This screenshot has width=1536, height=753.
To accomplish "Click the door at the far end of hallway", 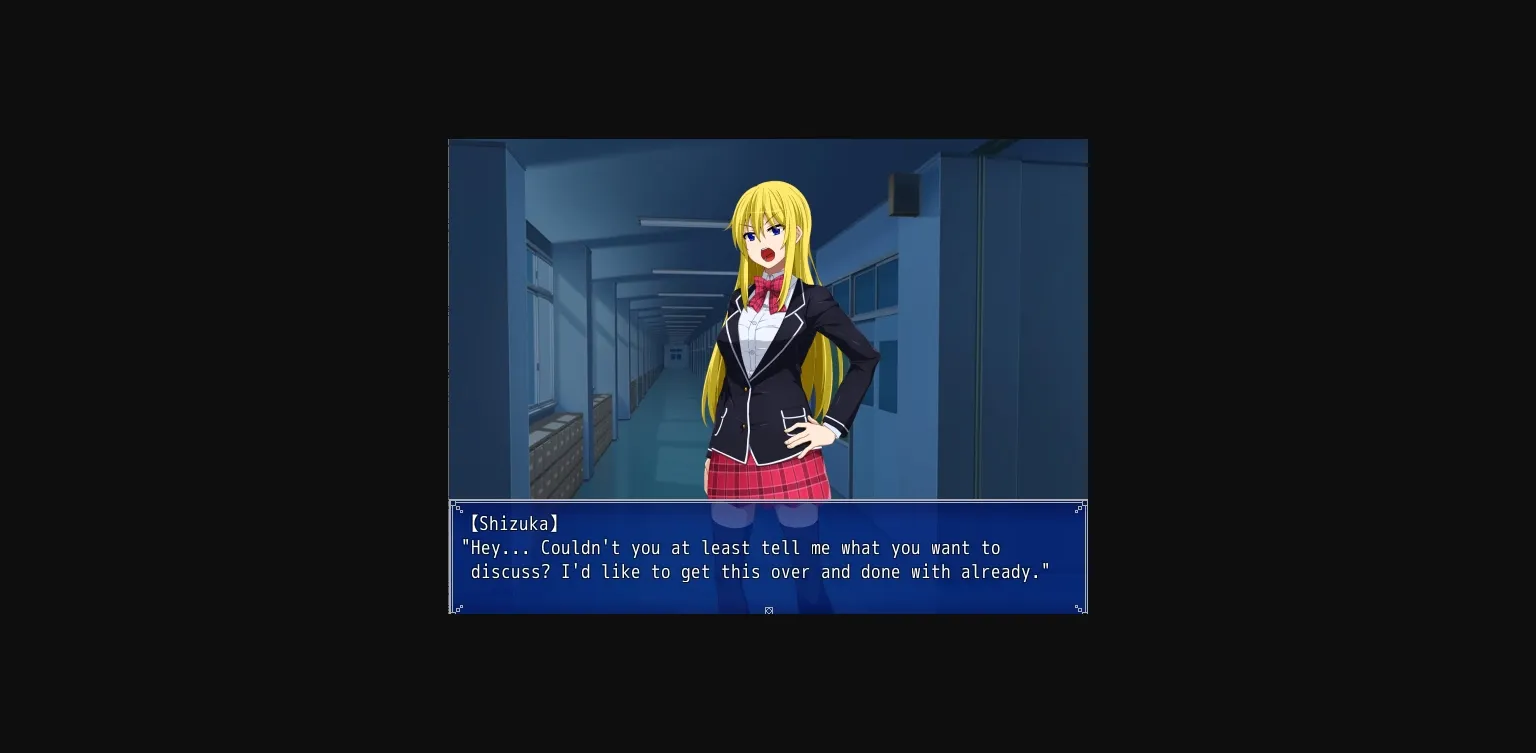I will coord(677,357).
